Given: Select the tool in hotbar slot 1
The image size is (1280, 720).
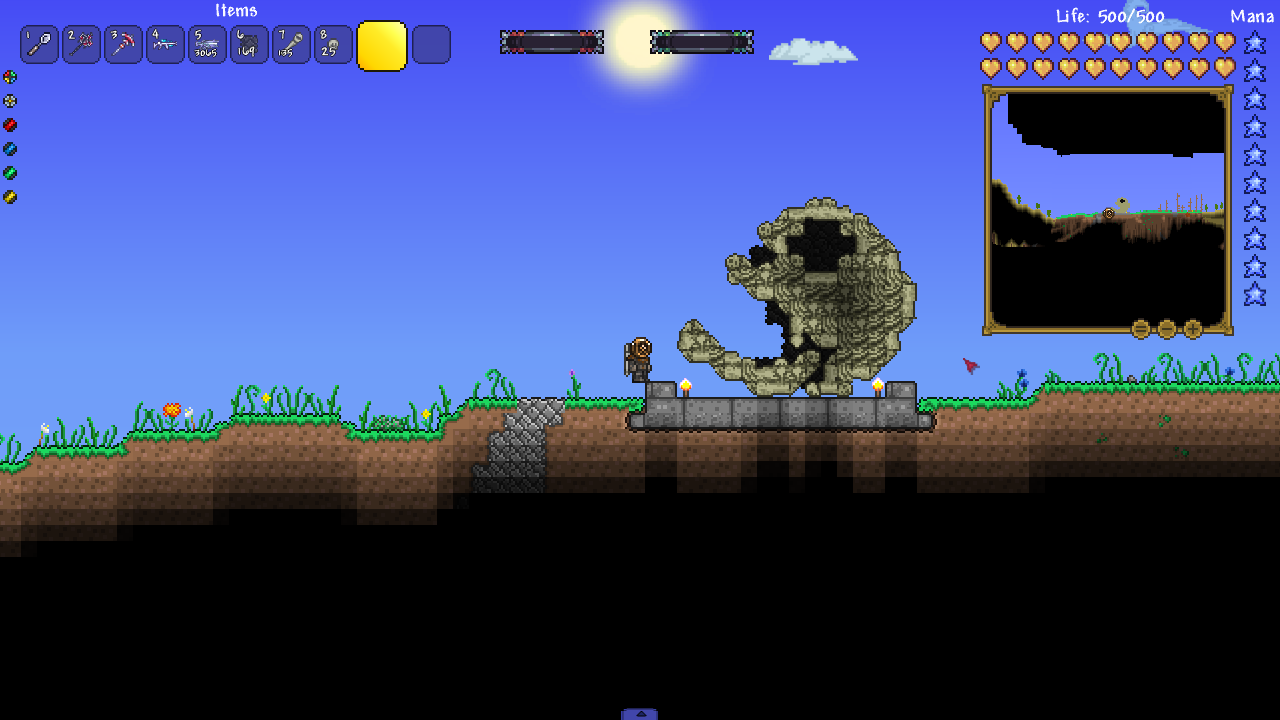Looking at the screenshot, I should pos(39,44).
